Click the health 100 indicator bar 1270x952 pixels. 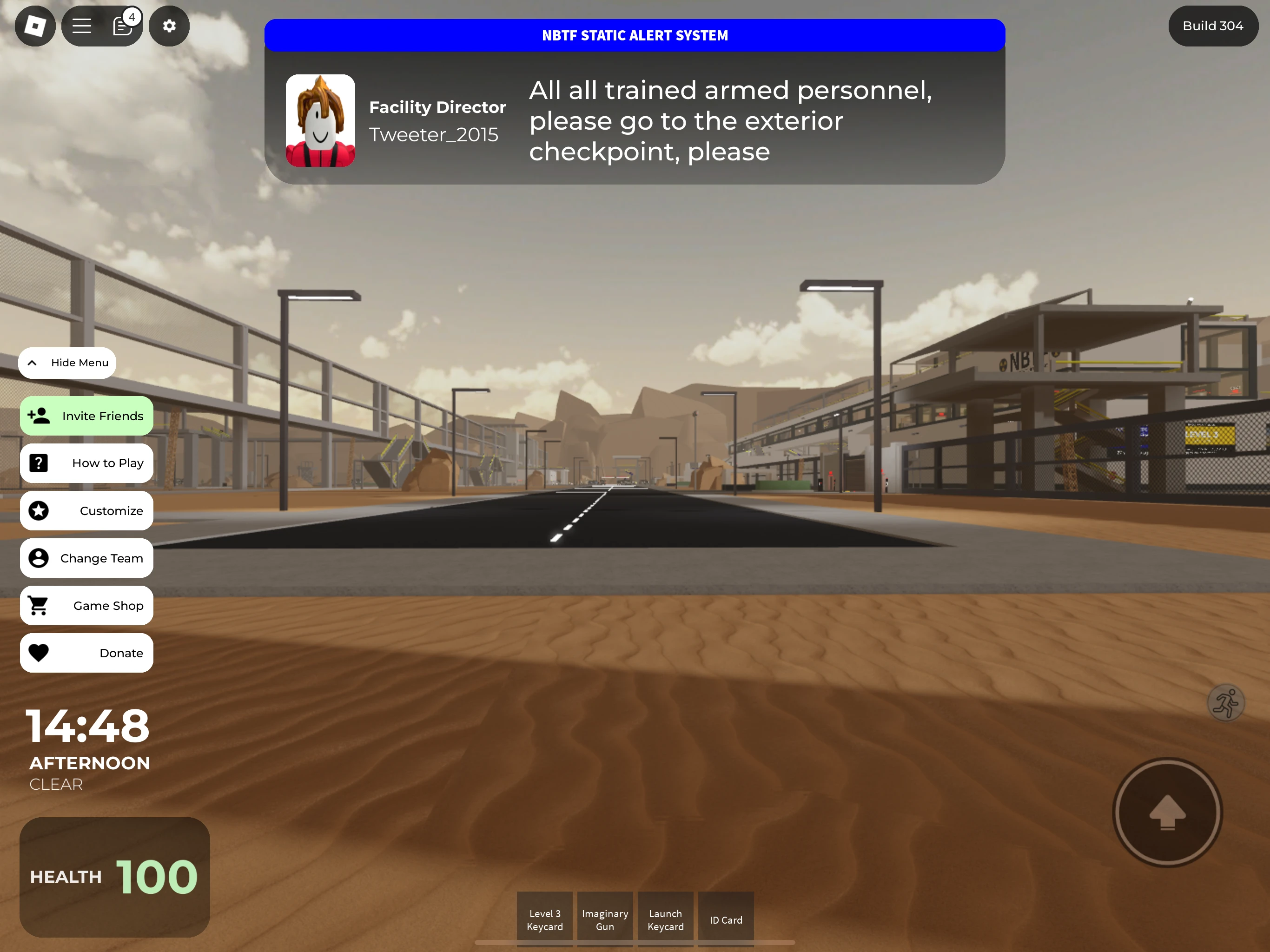(x=114, y=877)
